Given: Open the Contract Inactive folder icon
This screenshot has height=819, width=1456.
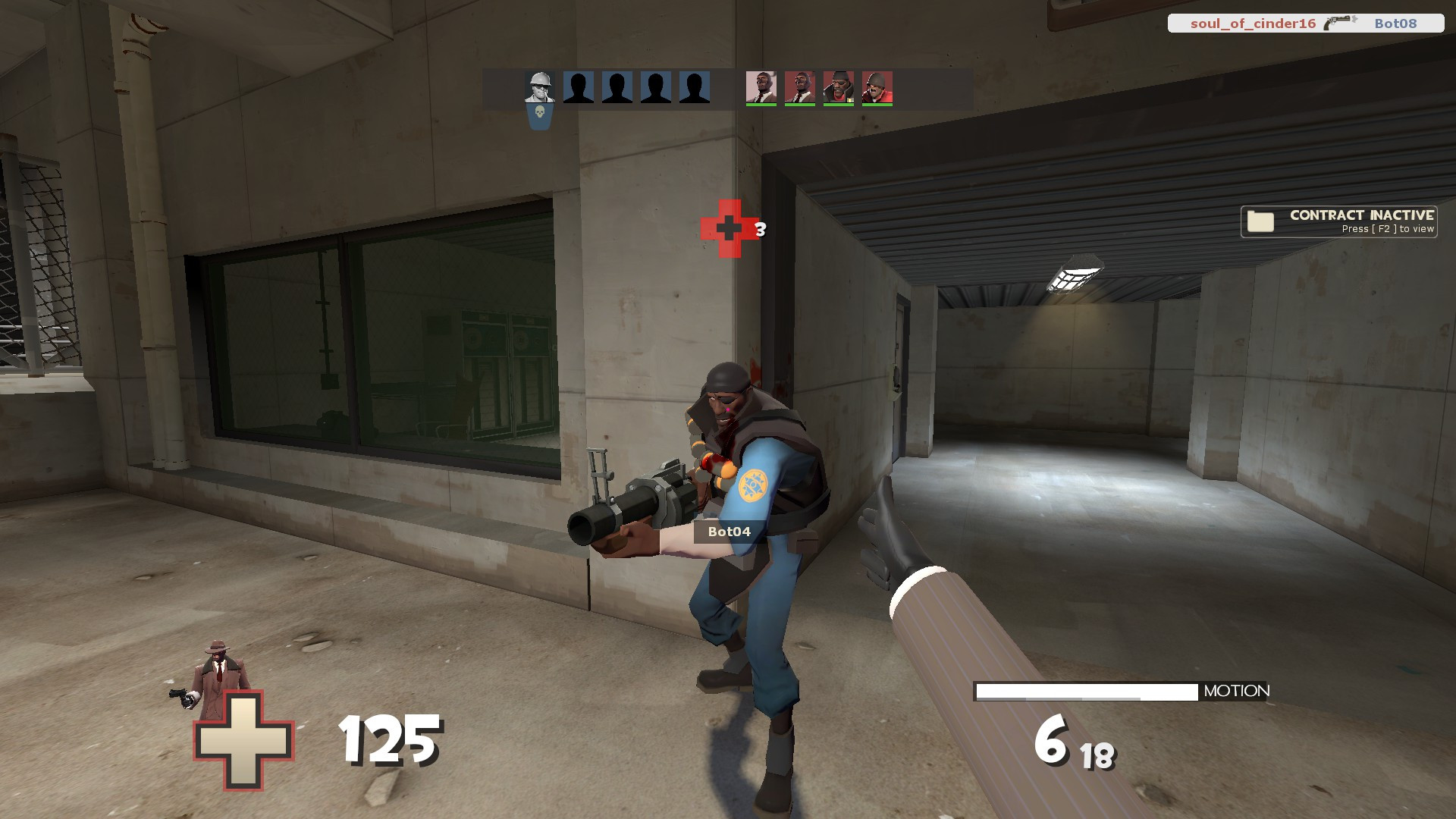Looking at the screenshot, I should point(1259,221).
